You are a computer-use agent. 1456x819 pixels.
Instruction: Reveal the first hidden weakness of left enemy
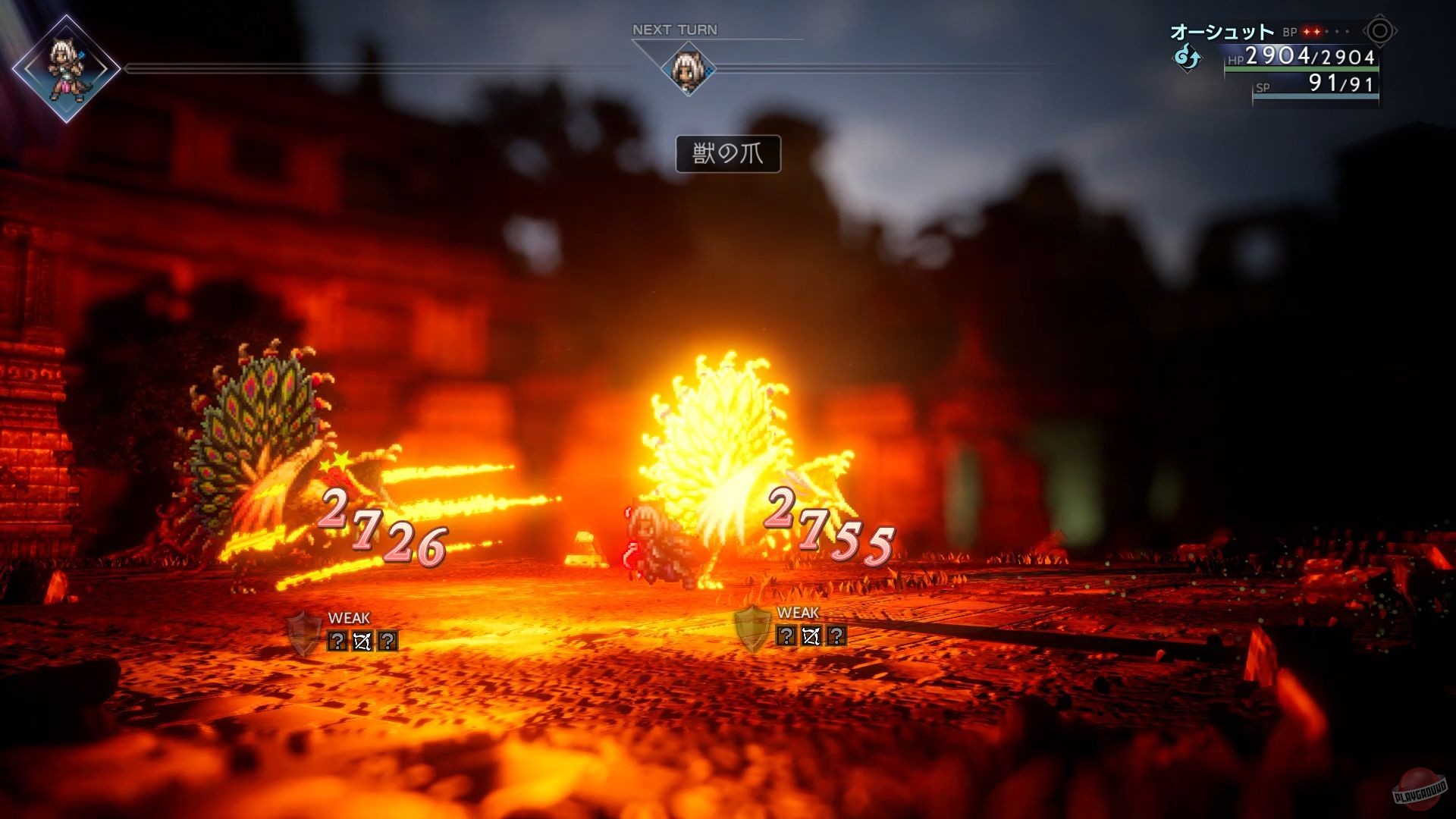337,642
